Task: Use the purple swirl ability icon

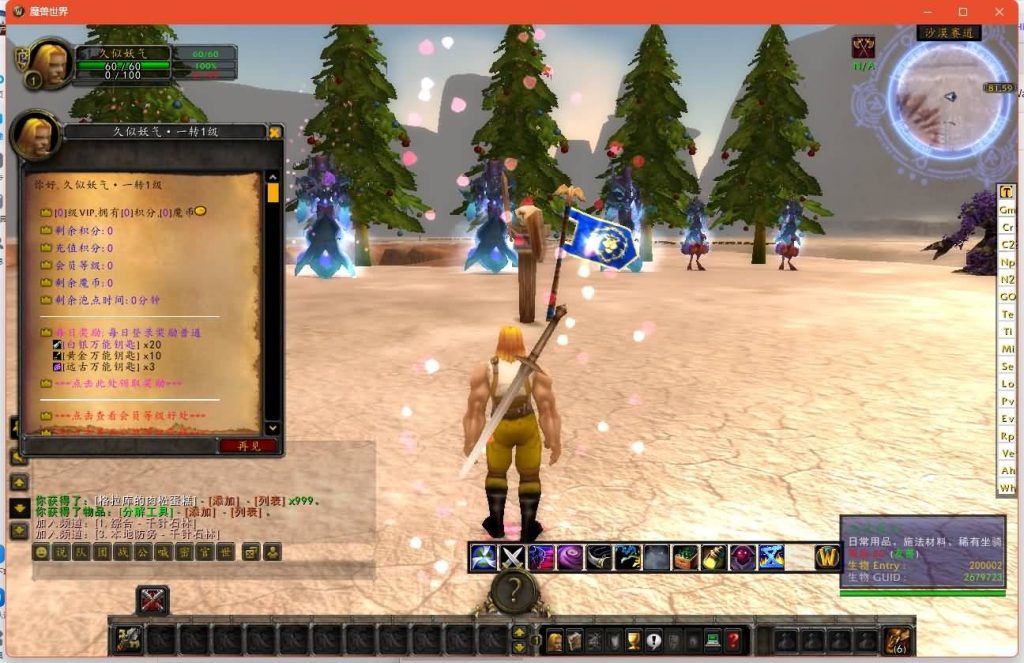Action: coord(570,557)
